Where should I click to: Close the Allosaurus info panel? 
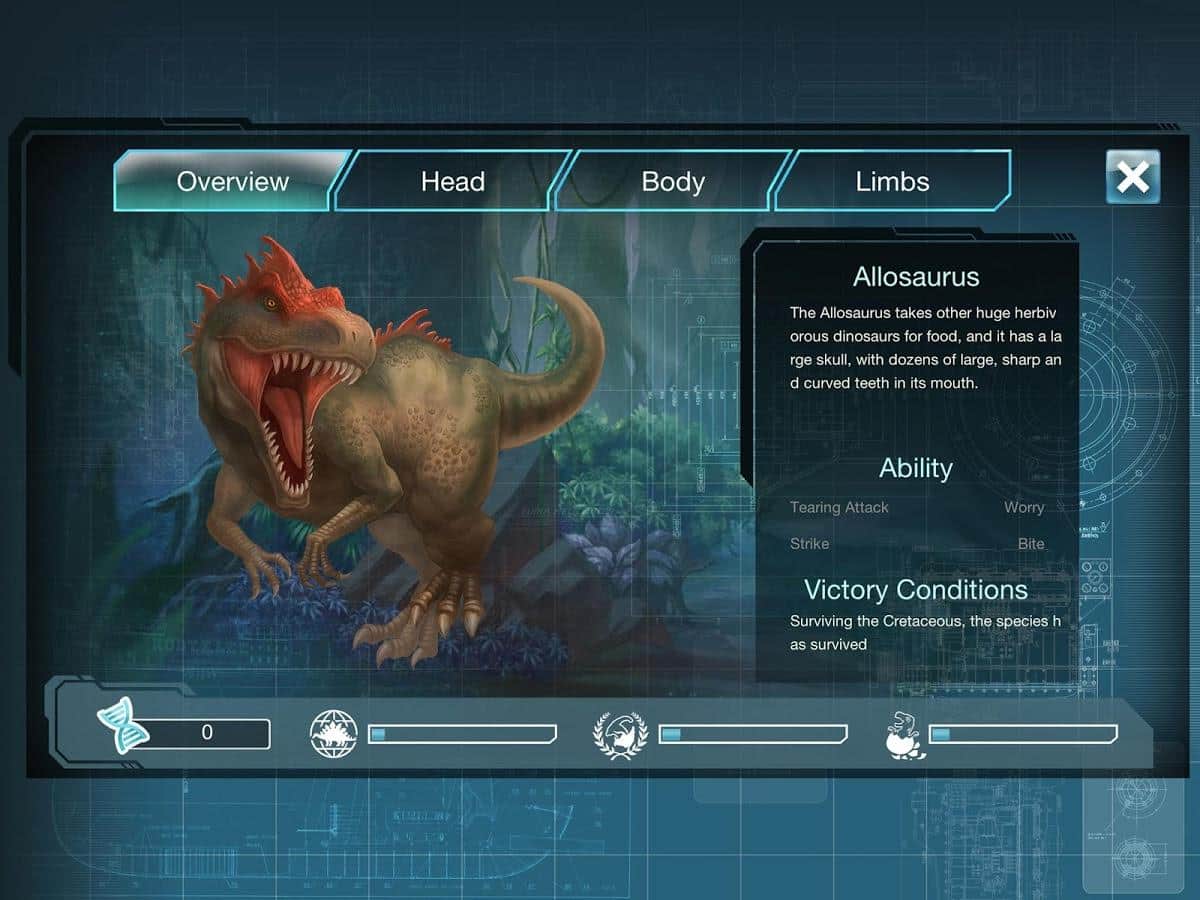(x=1132, y=177)
